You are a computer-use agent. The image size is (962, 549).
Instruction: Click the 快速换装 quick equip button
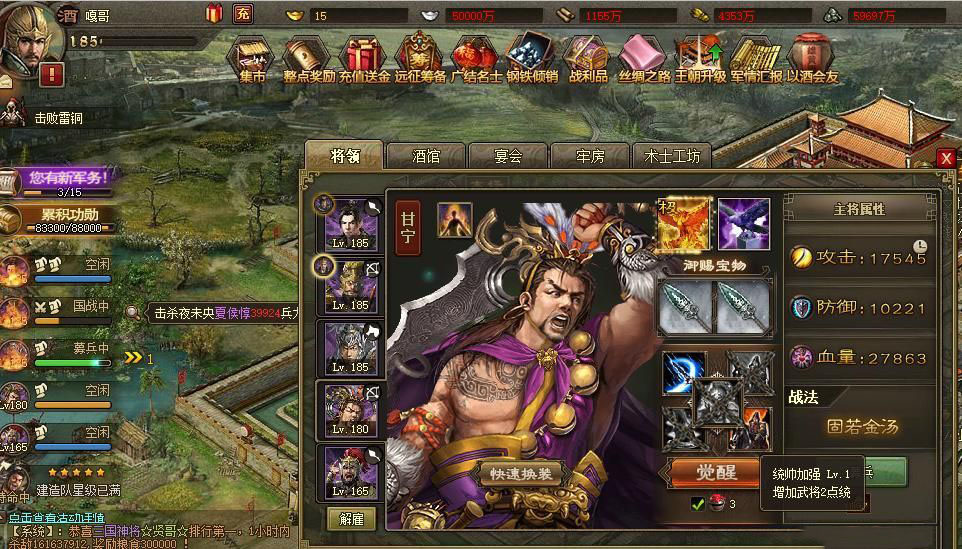pyautogui.click(x=526, y=473)
